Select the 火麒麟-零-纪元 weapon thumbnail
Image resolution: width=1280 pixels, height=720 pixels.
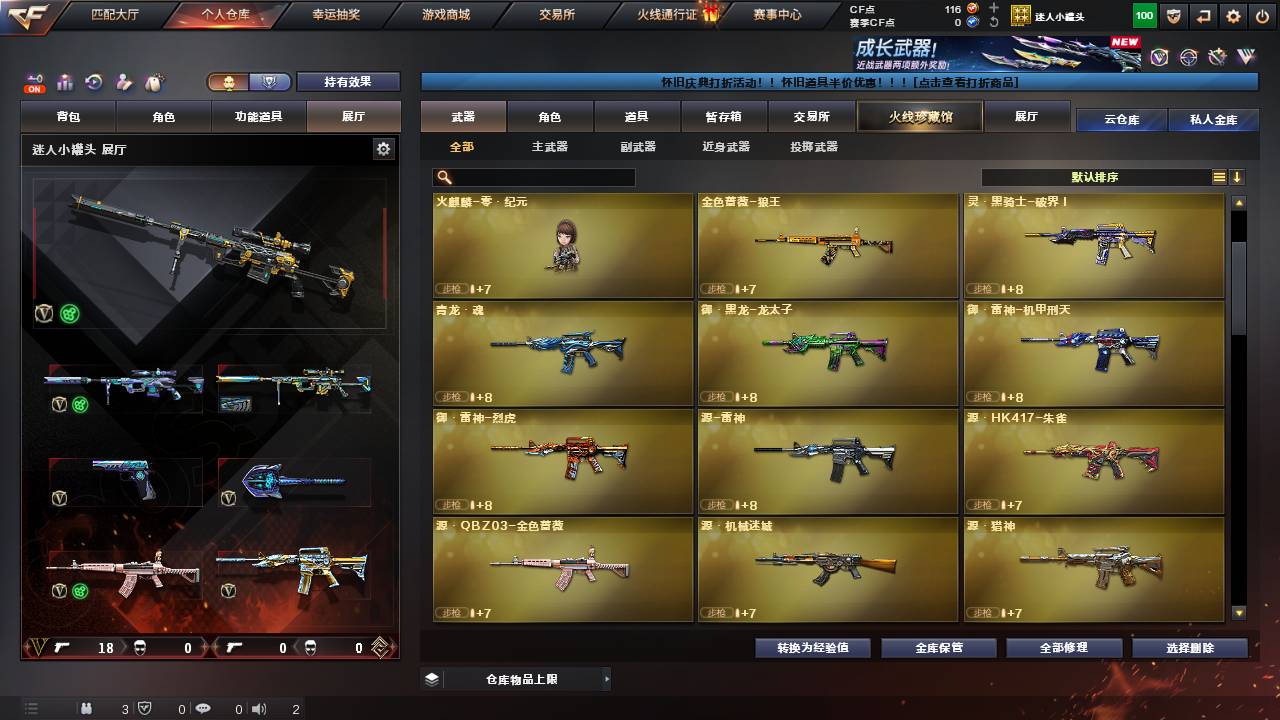562,245
